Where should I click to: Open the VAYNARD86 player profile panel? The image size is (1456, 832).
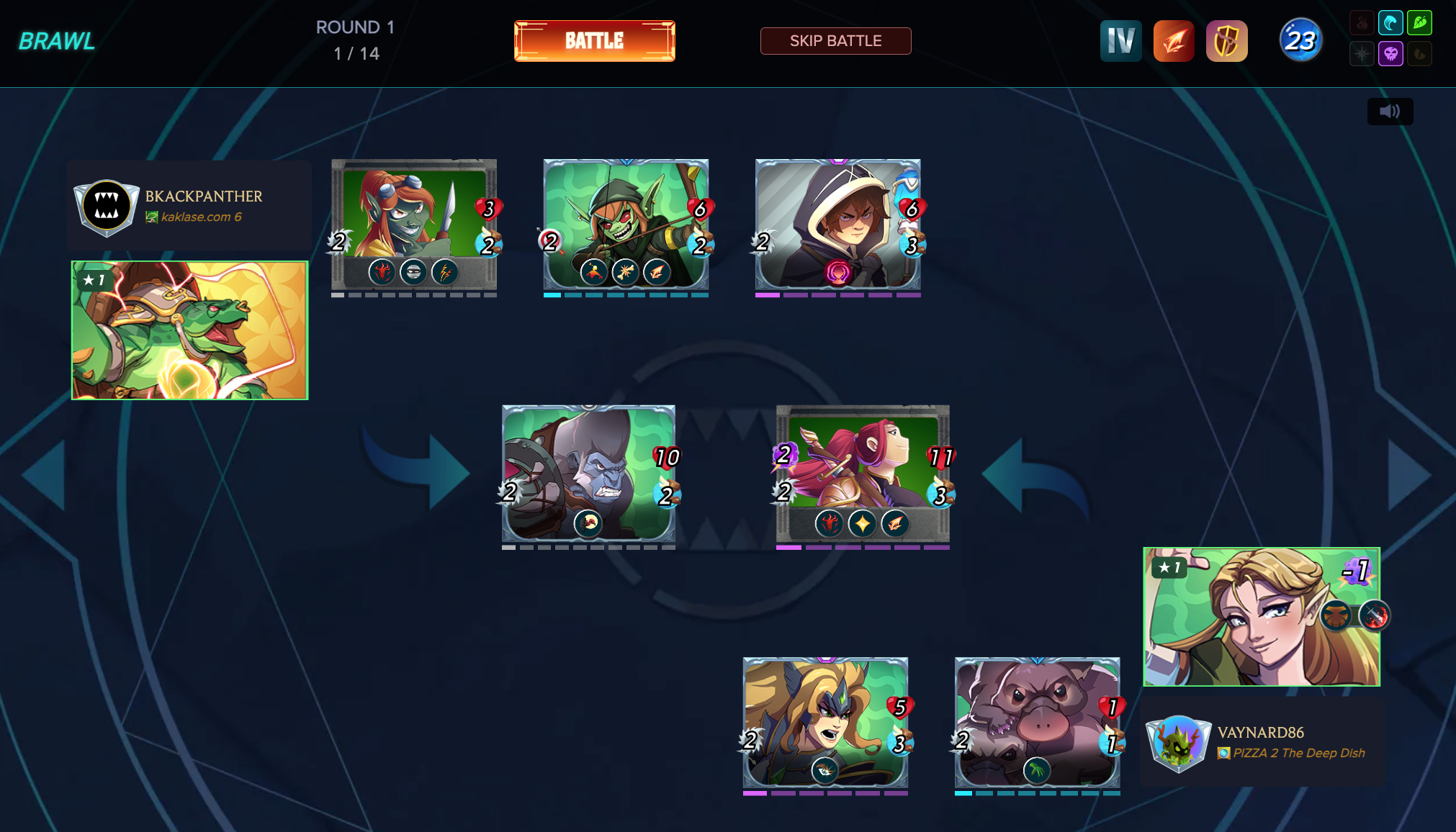1262,743
